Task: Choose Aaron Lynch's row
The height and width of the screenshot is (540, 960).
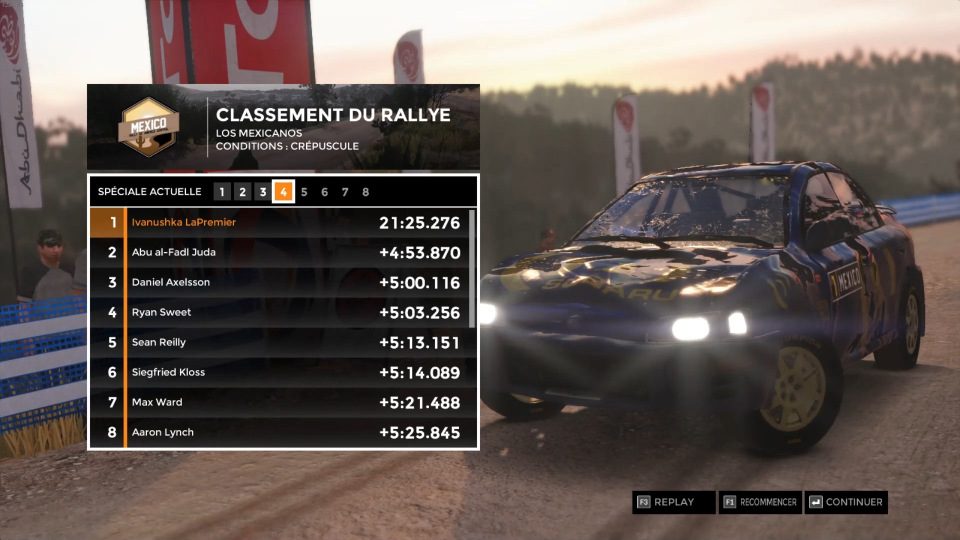Action: 278,432
